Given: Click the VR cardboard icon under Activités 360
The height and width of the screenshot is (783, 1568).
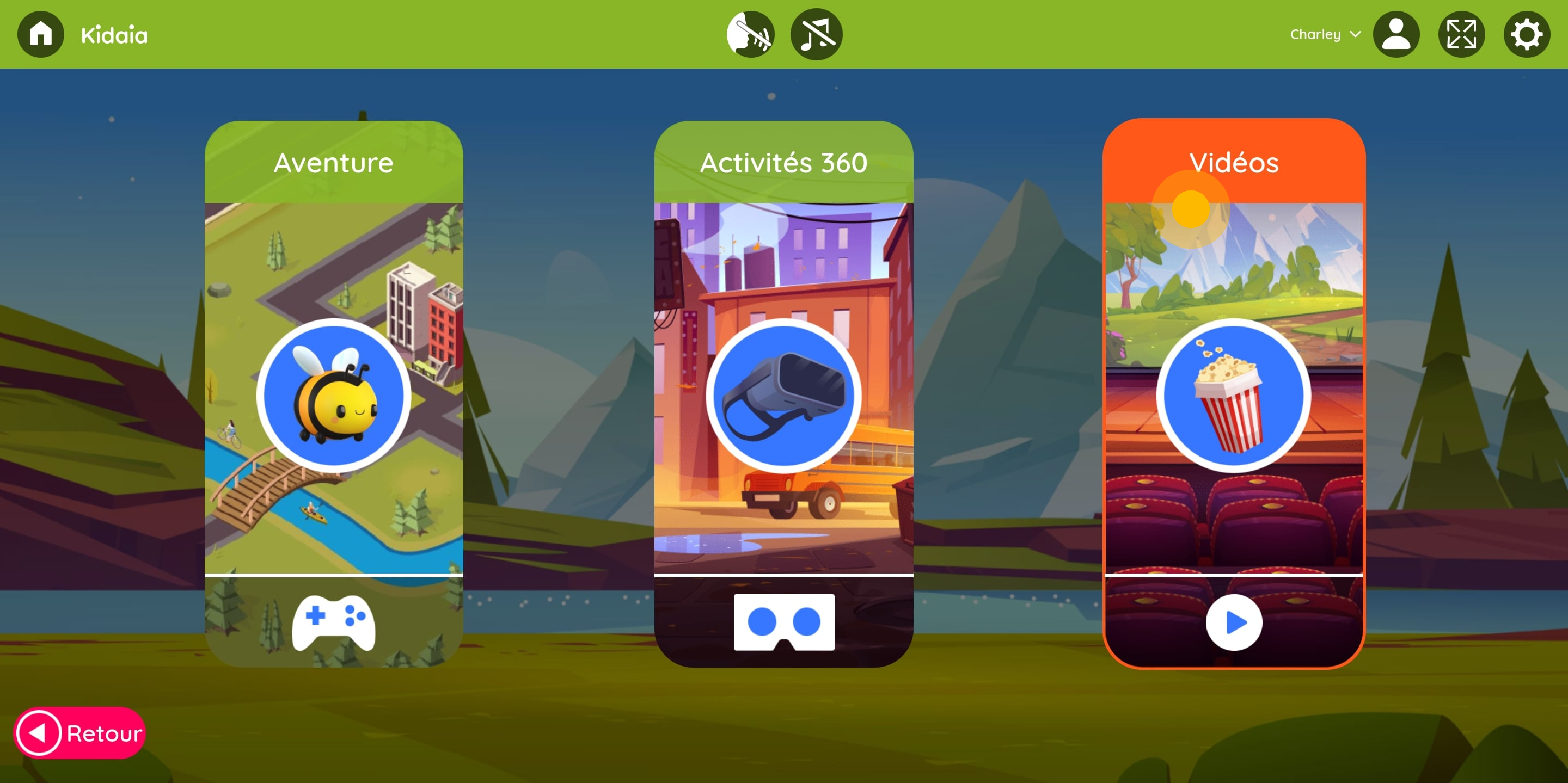Looking at the screenshot, I should (784, 622).
